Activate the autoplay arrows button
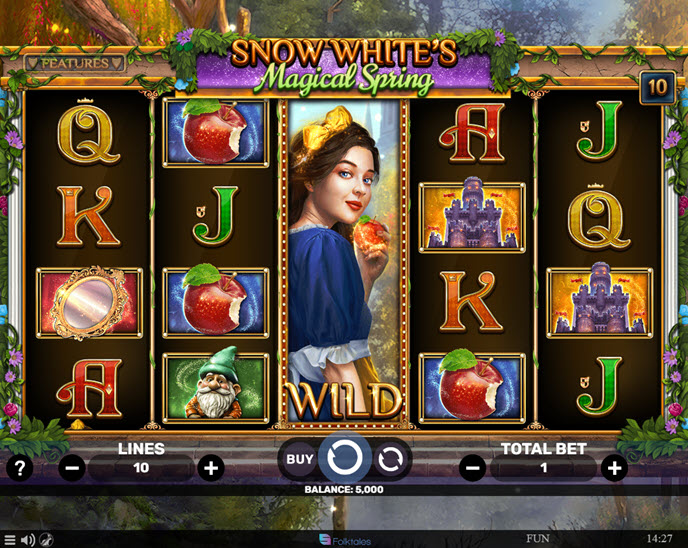This screenshot has width=688, height=548. (x=391, y=459)
